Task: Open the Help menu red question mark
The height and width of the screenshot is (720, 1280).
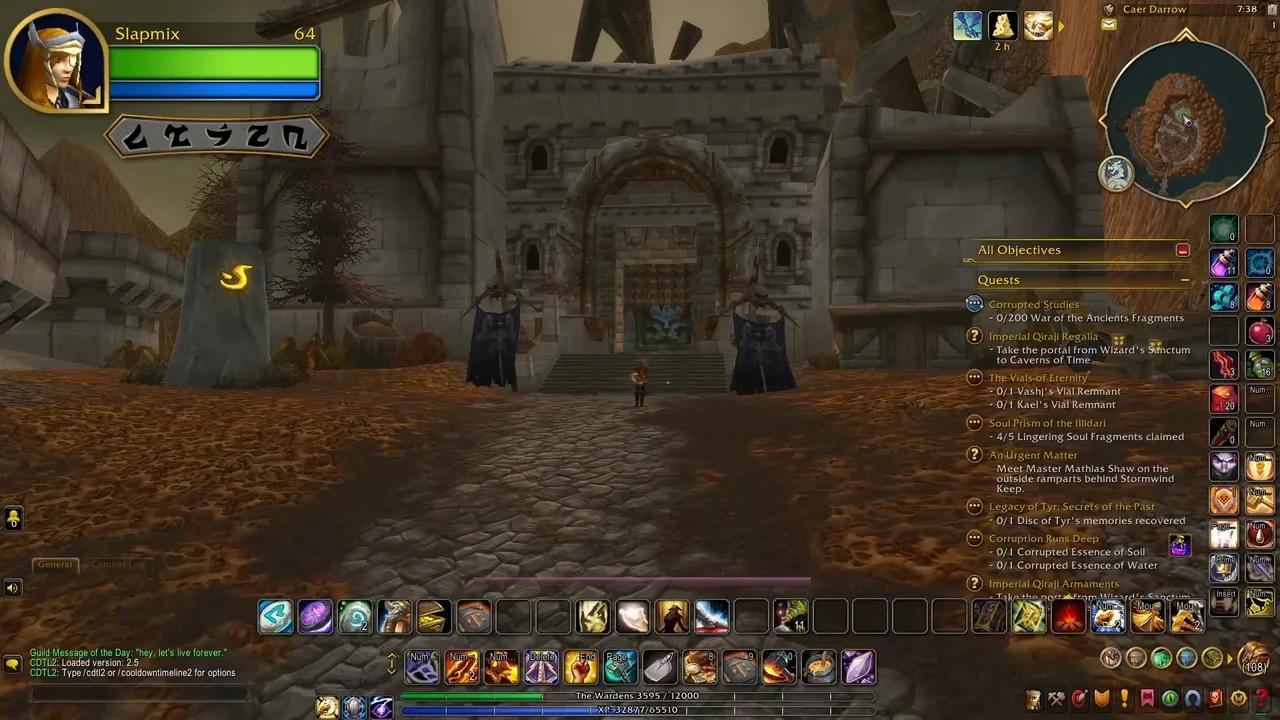Action: [x=1259, y=698]
